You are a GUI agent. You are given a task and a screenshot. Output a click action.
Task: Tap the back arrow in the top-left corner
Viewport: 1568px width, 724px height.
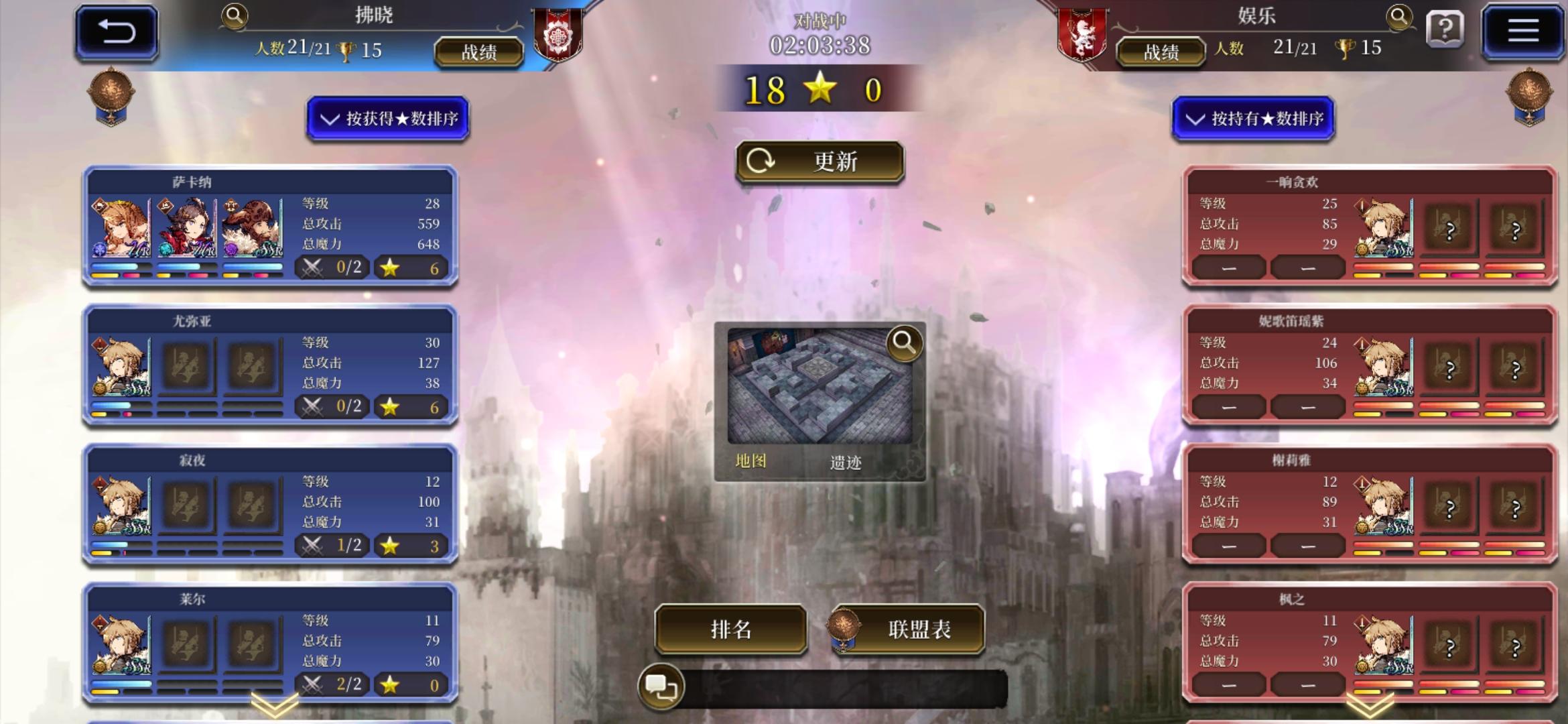coord(115,29)
